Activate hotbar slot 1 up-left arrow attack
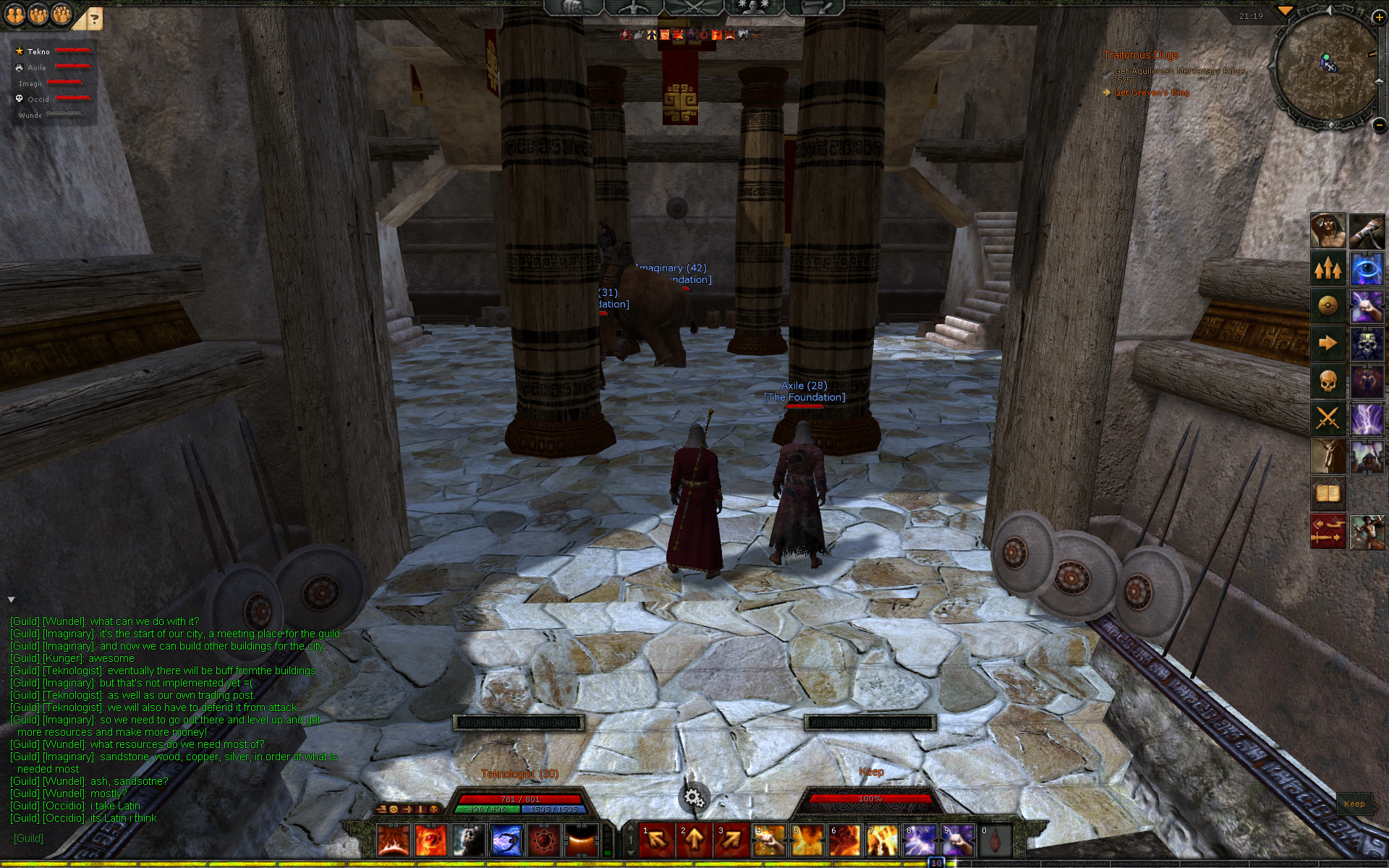Viewport: 1389px width, 868px height. (657, 841)
